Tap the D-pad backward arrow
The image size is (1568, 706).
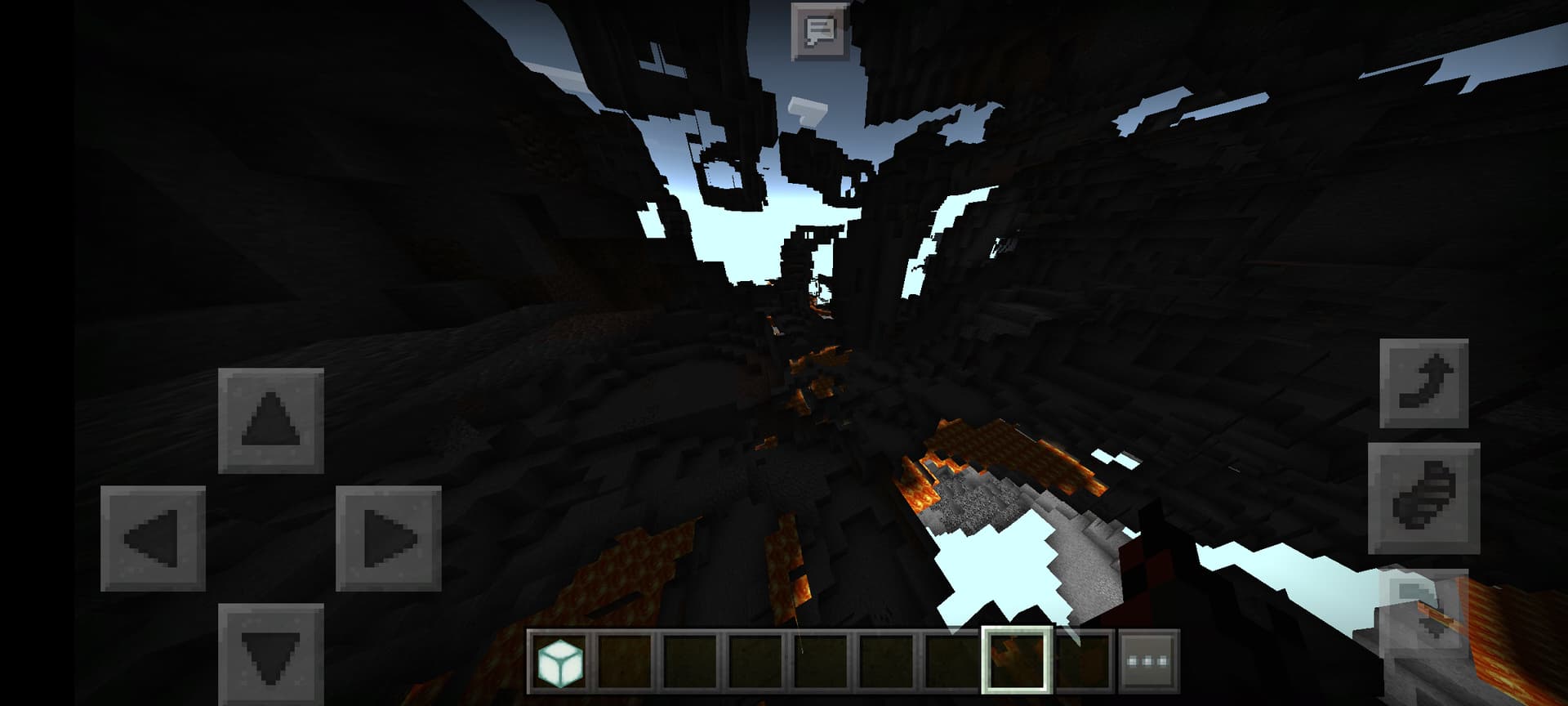pos(271,655)
